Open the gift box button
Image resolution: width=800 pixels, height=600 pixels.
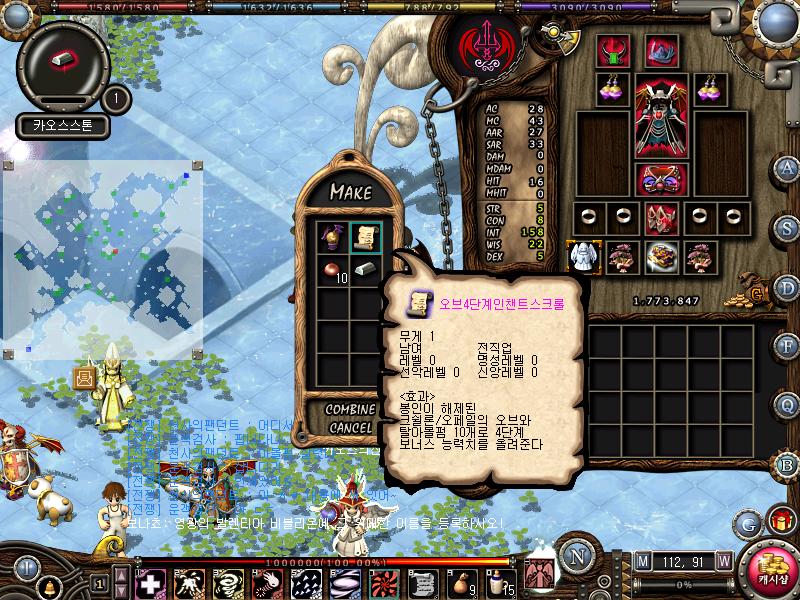(x=780, y=522)
